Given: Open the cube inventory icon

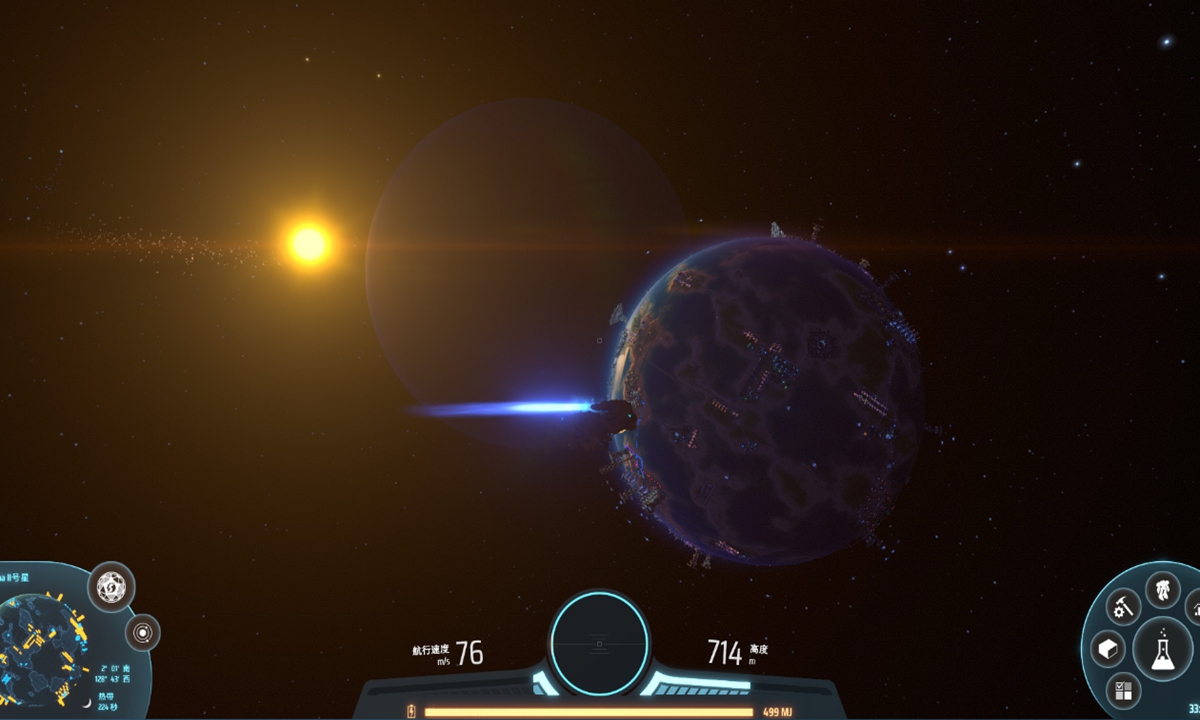Looking at the screenshot, I should 1107,647.
